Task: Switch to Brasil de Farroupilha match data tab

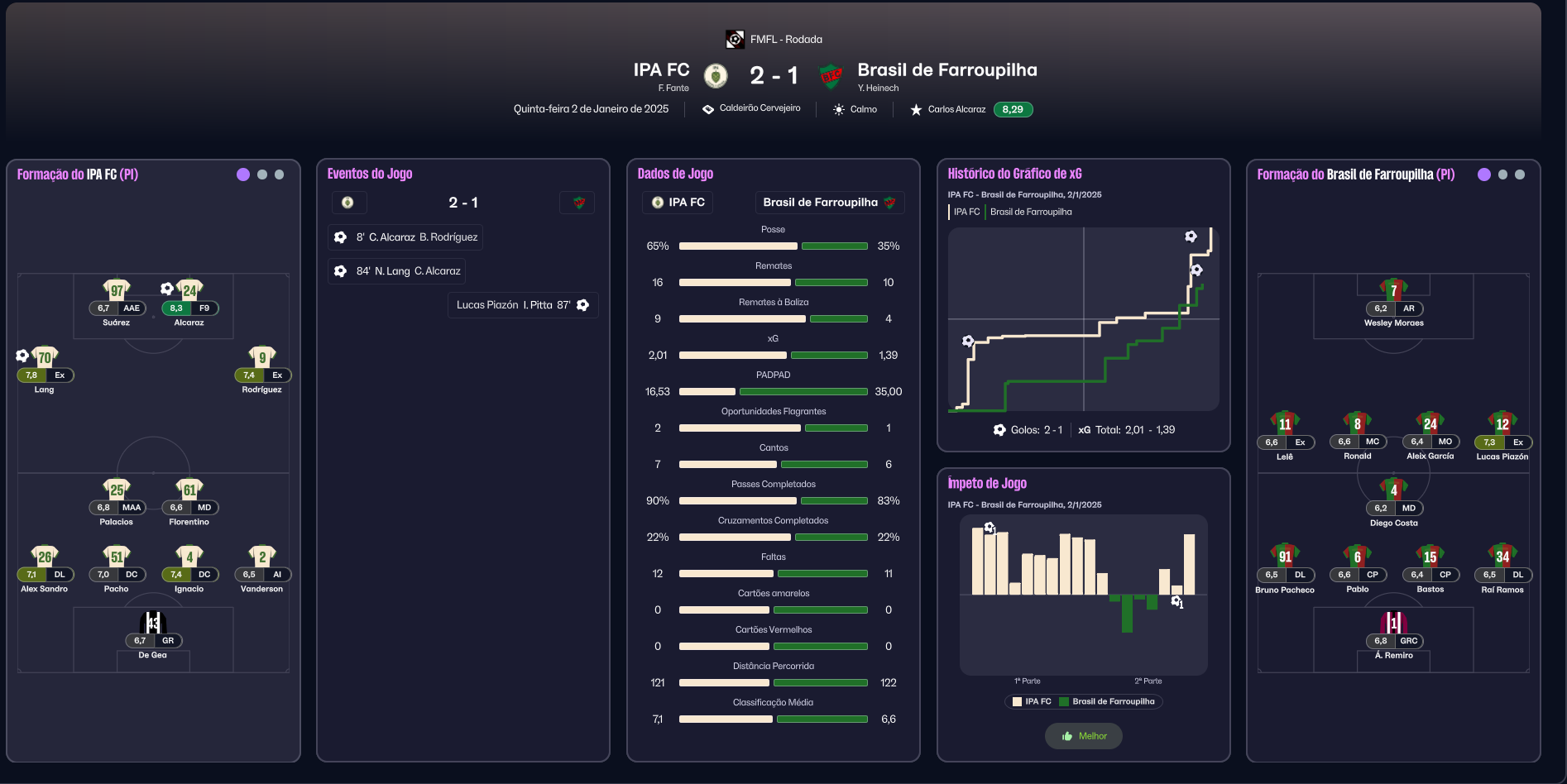Action: [829, 203]
